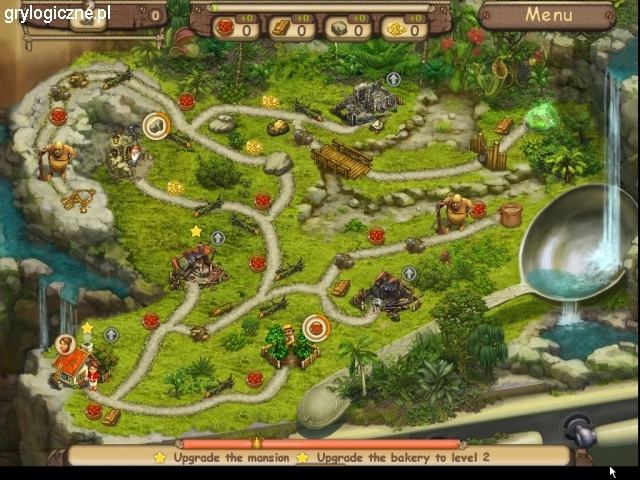Select the round food bubble by the bakery
This screenshot has width=640, height=480.
pos(317,327)
